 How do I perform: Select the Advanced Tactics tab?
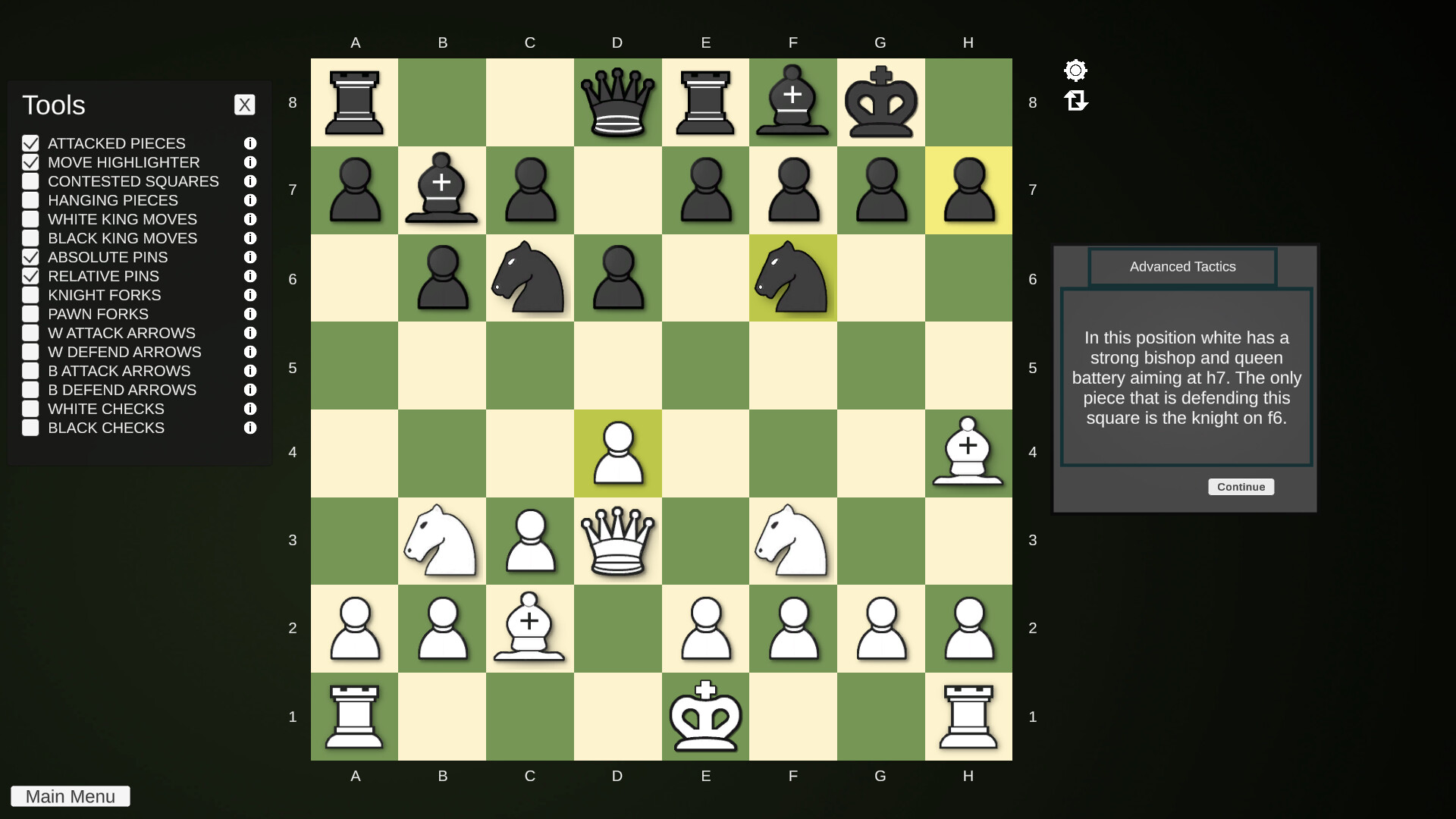pos(1181,266)
